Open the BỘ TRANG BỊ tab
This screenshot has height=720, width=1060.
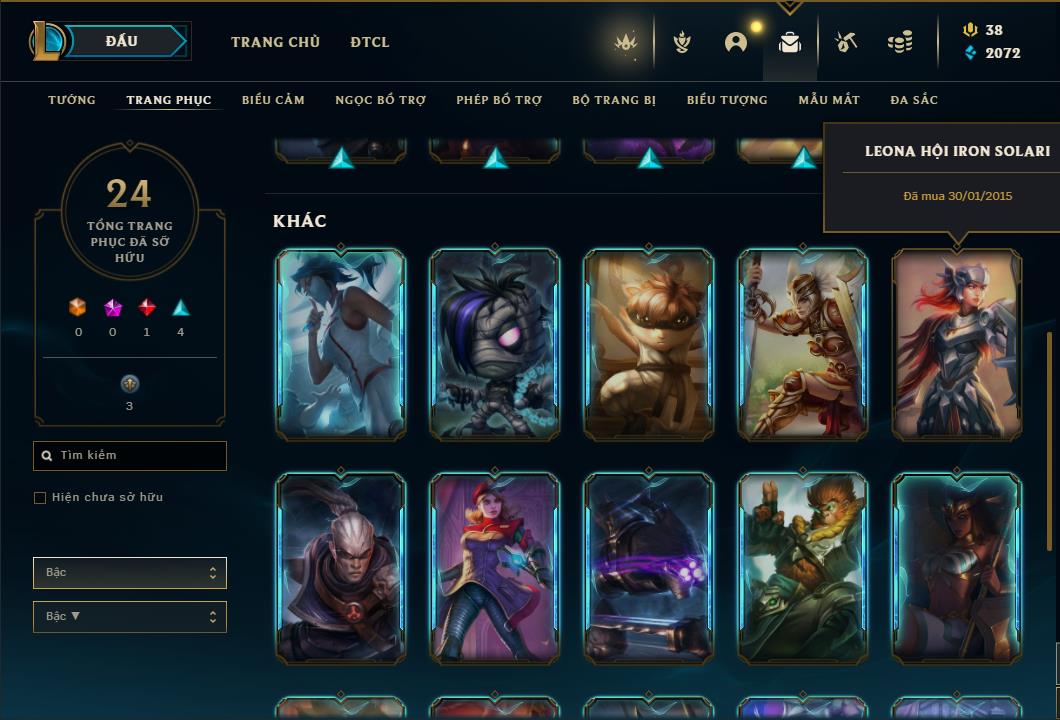click(x=614, y=100)
